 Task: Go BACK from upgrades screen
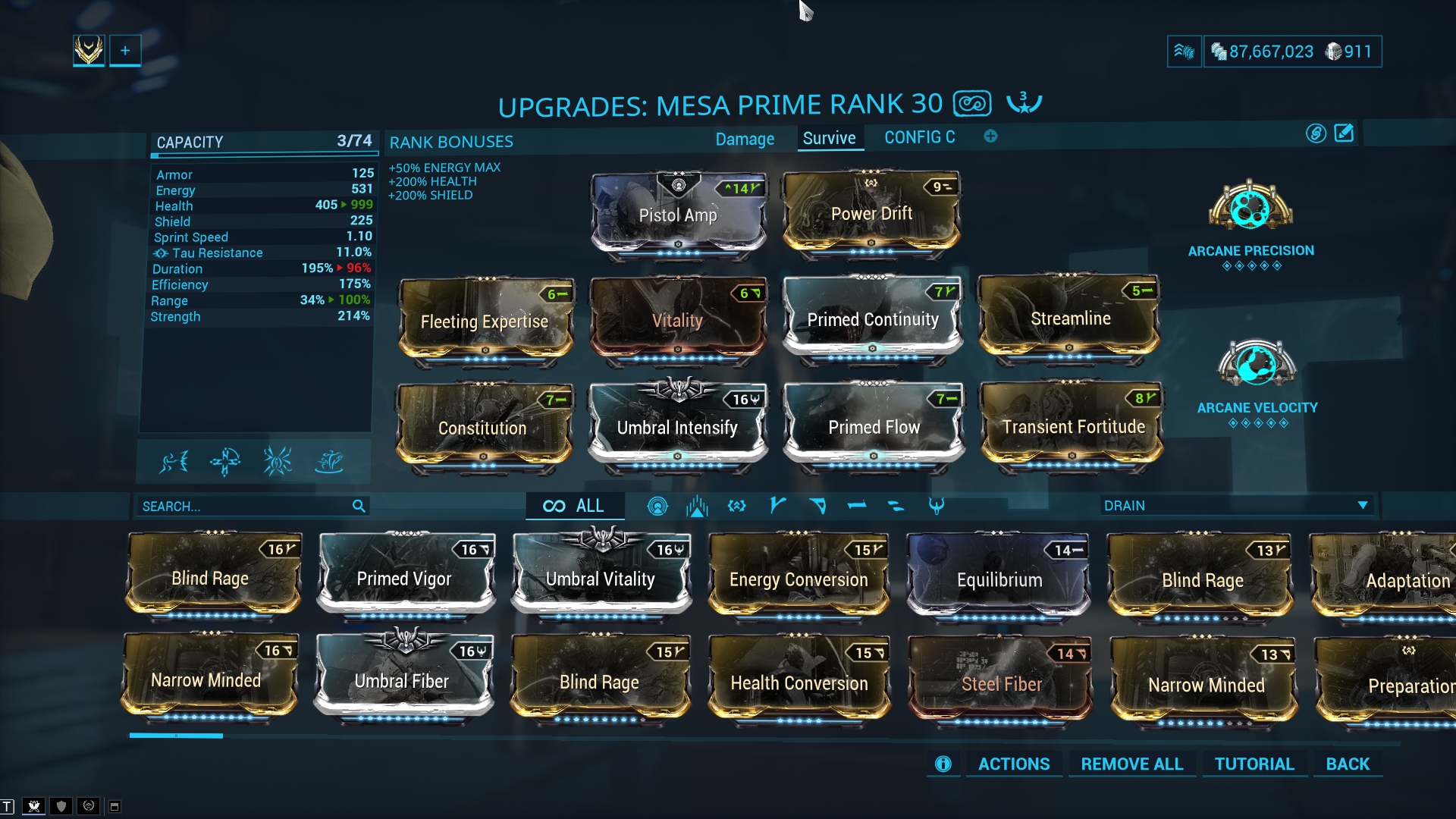click(1348, 764)
